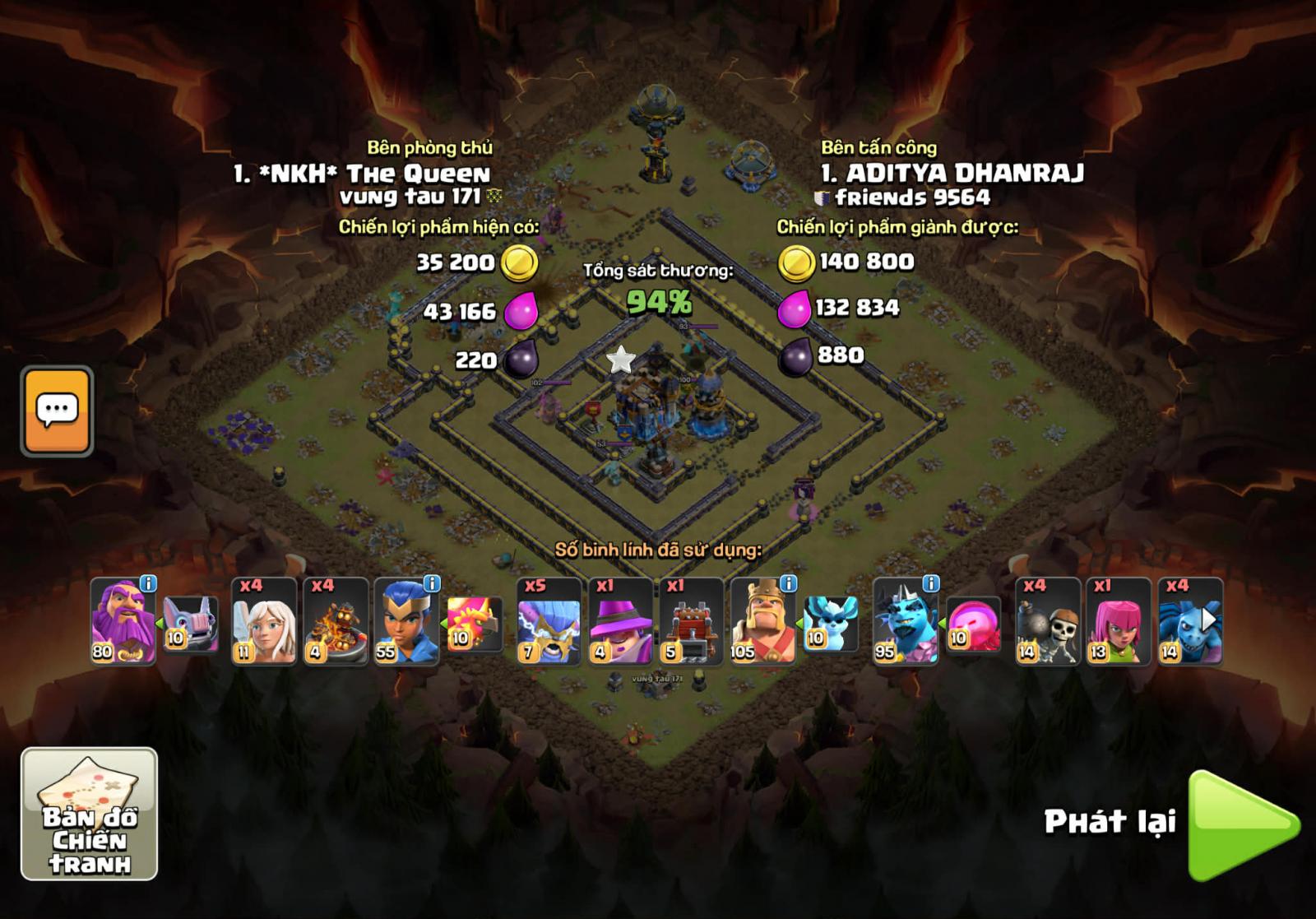The height and width of the screenshot is (919, 1316).
Task: Select the Minion Prince hero card
Action: point(904,622)
